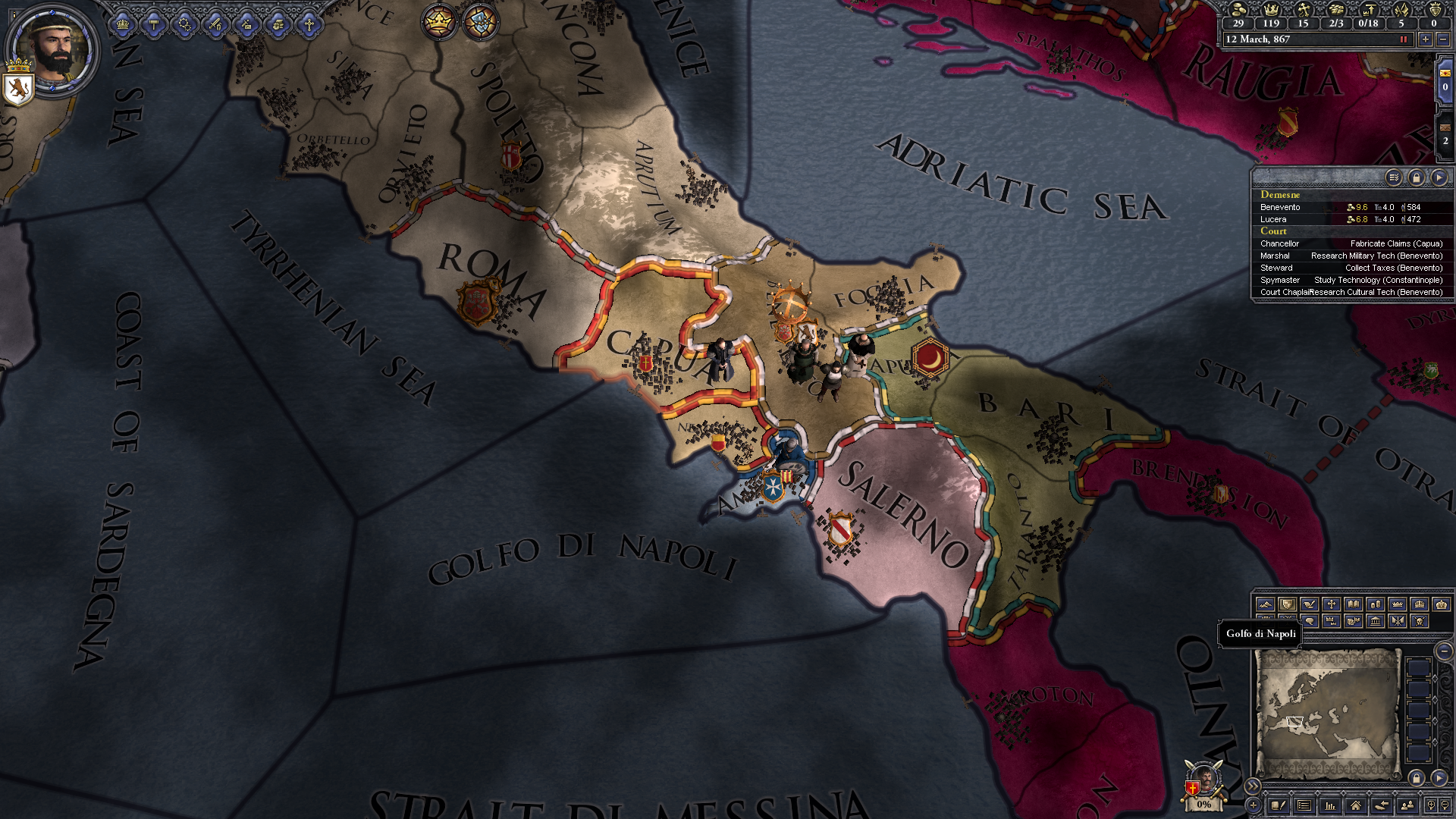Screen dimensions: 1456x819
Task: Lock the Demesne panel with its padlock icon
Action: point(1417,178)
